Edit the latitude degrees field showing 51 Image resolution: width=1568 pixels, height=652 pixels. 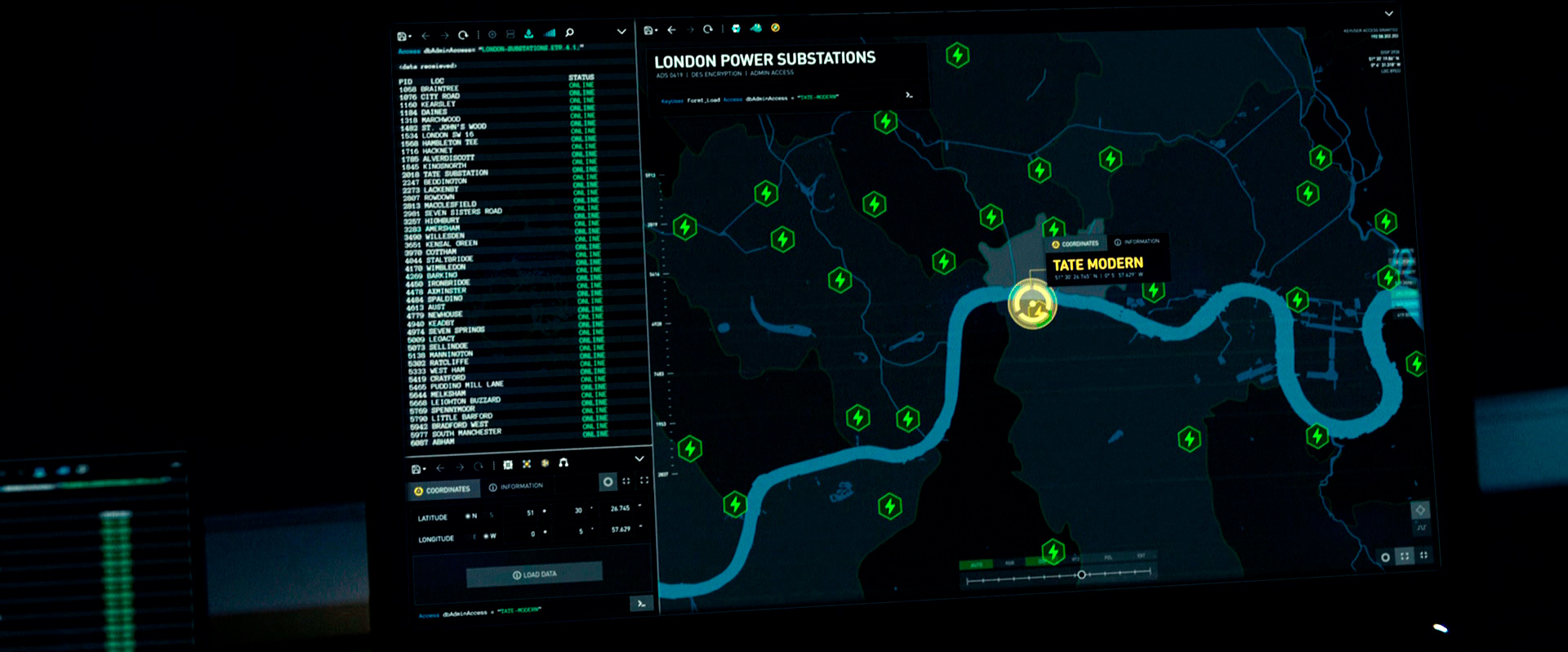point(530,513)
